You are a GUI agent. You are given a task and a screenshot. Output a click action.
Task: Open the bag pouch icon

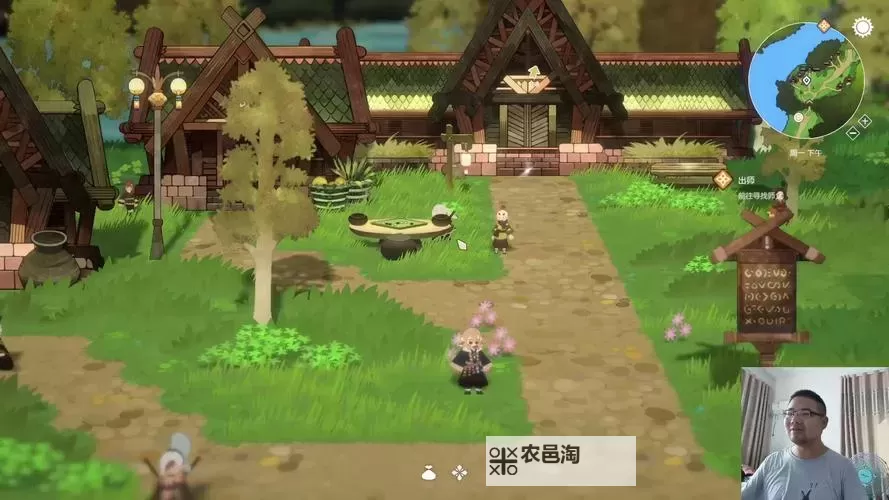pos(428,473)
